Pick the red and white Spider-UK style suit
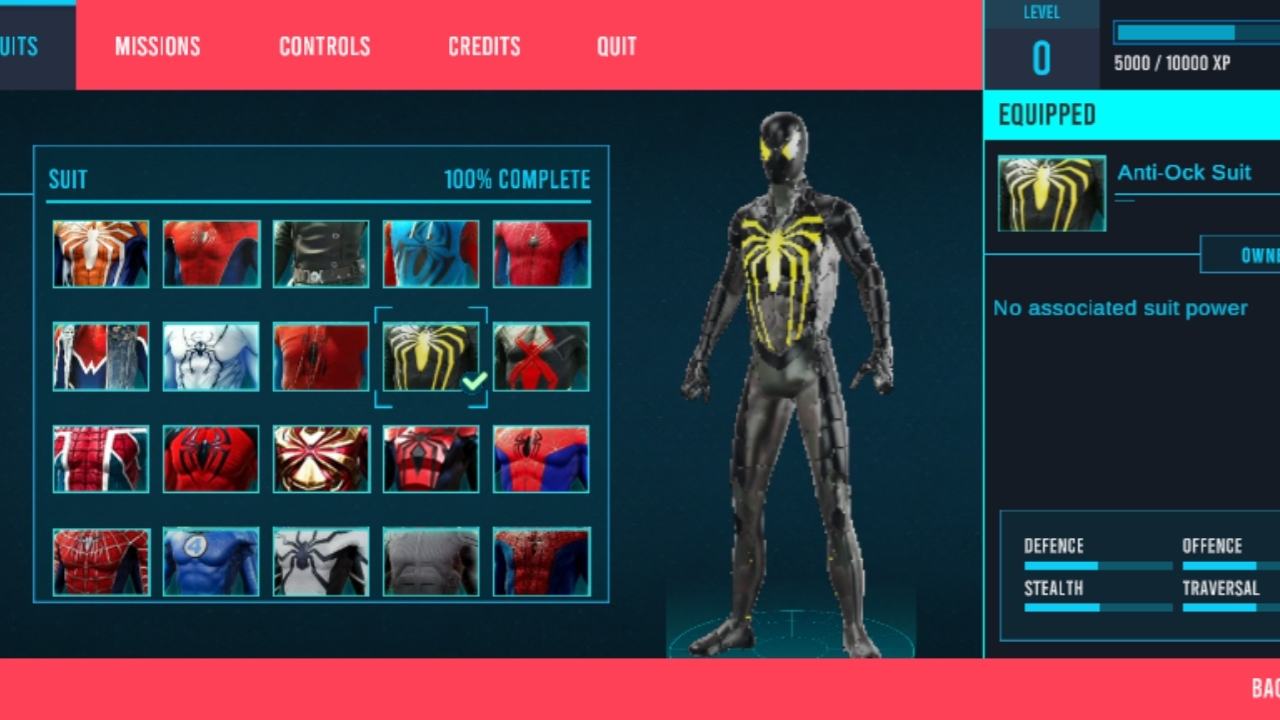Screen dimensions: 1280x720 tap(101, 459)
